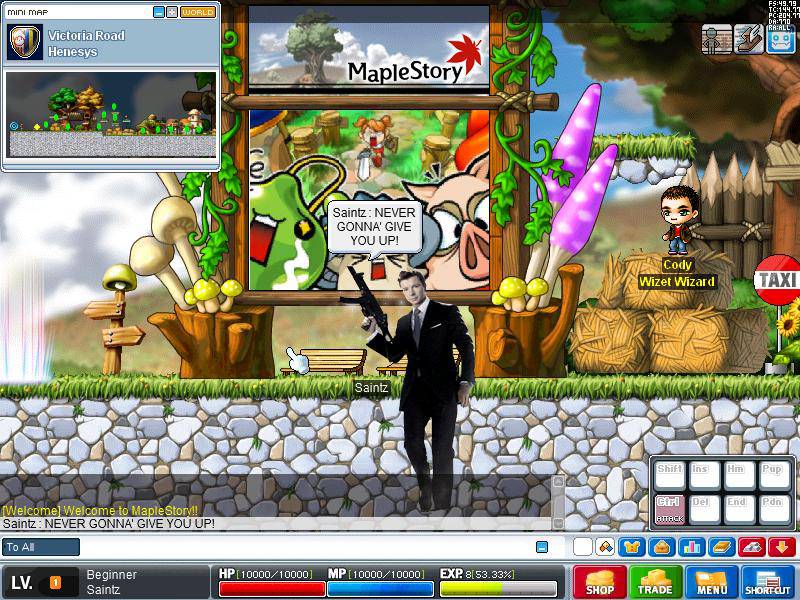Select the Ctrl ATTACK quickslot
800x600 pixels.
(669, 507)
